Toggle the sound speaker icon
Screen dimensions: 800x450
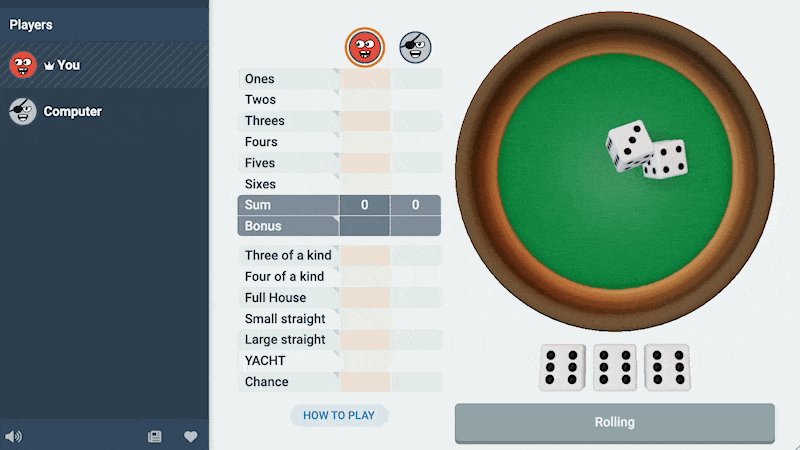14,436
